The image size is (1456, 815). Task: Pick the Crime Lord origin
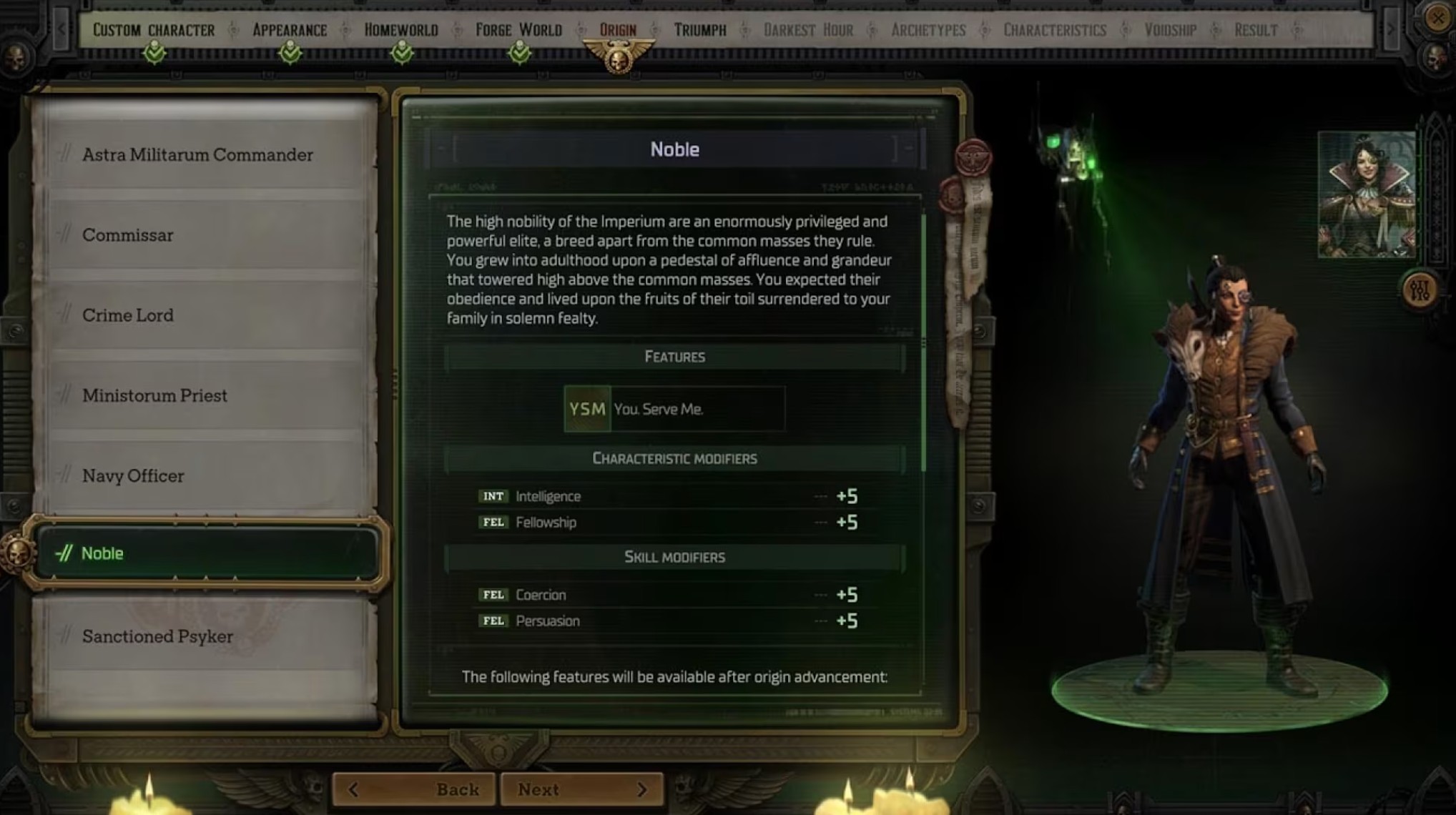pyautogui.click(x=128, y=315)
